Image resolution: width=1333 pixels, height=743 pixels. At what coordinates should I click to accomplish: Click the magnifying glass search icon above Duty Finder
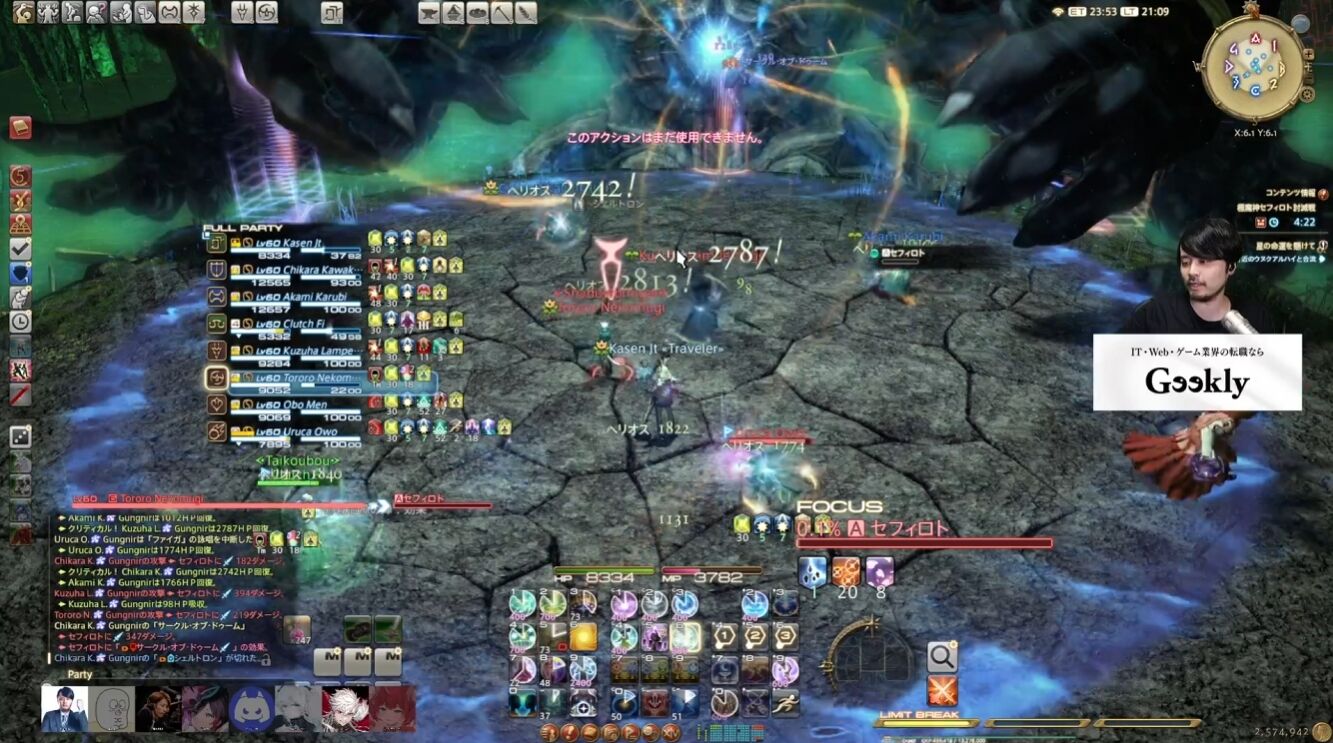941,655
